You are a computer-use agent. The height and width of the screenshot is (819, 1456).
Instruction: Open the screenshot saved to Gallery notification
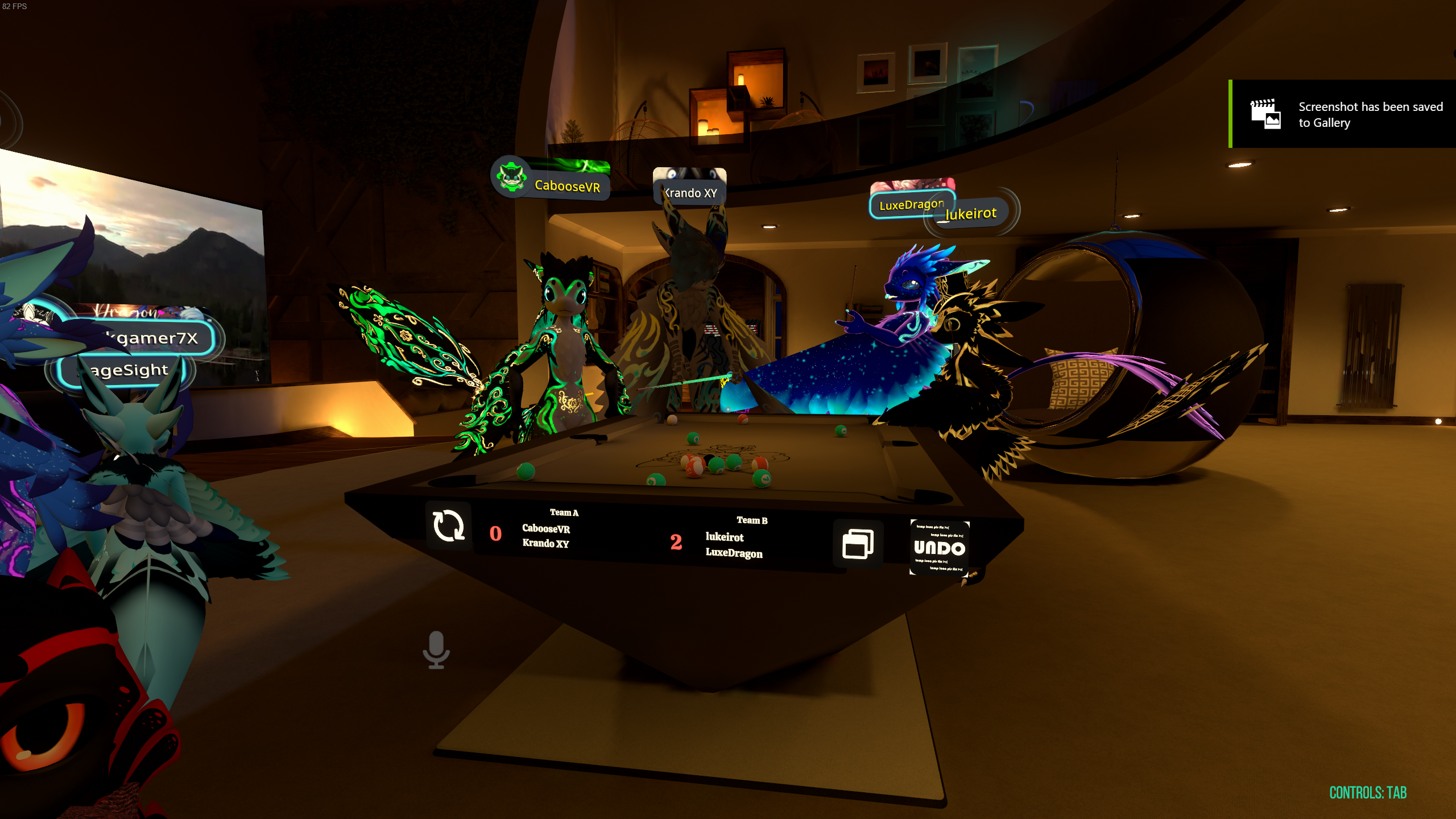click(x=1342, y=114)
